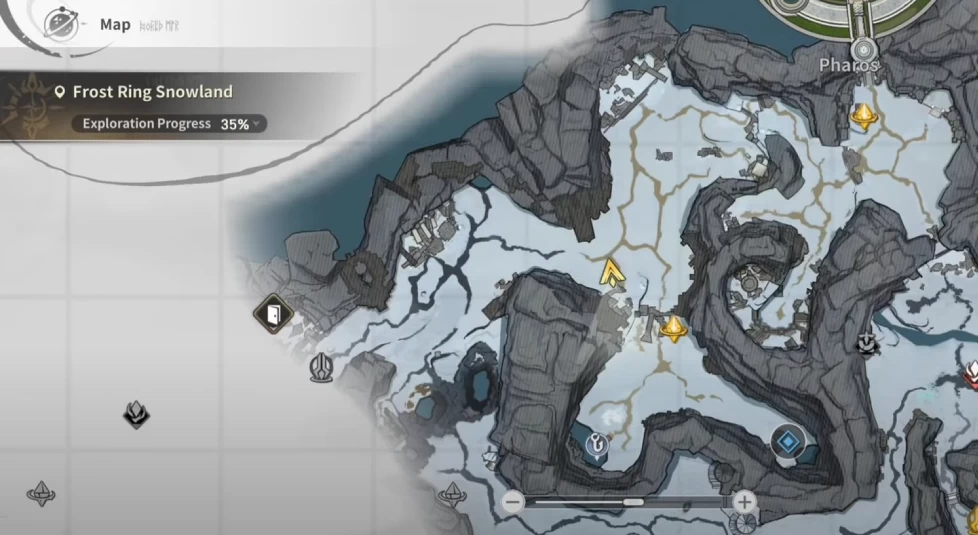
Task: Select the gold beacon beside the player arrow
Action: (674, 327)
